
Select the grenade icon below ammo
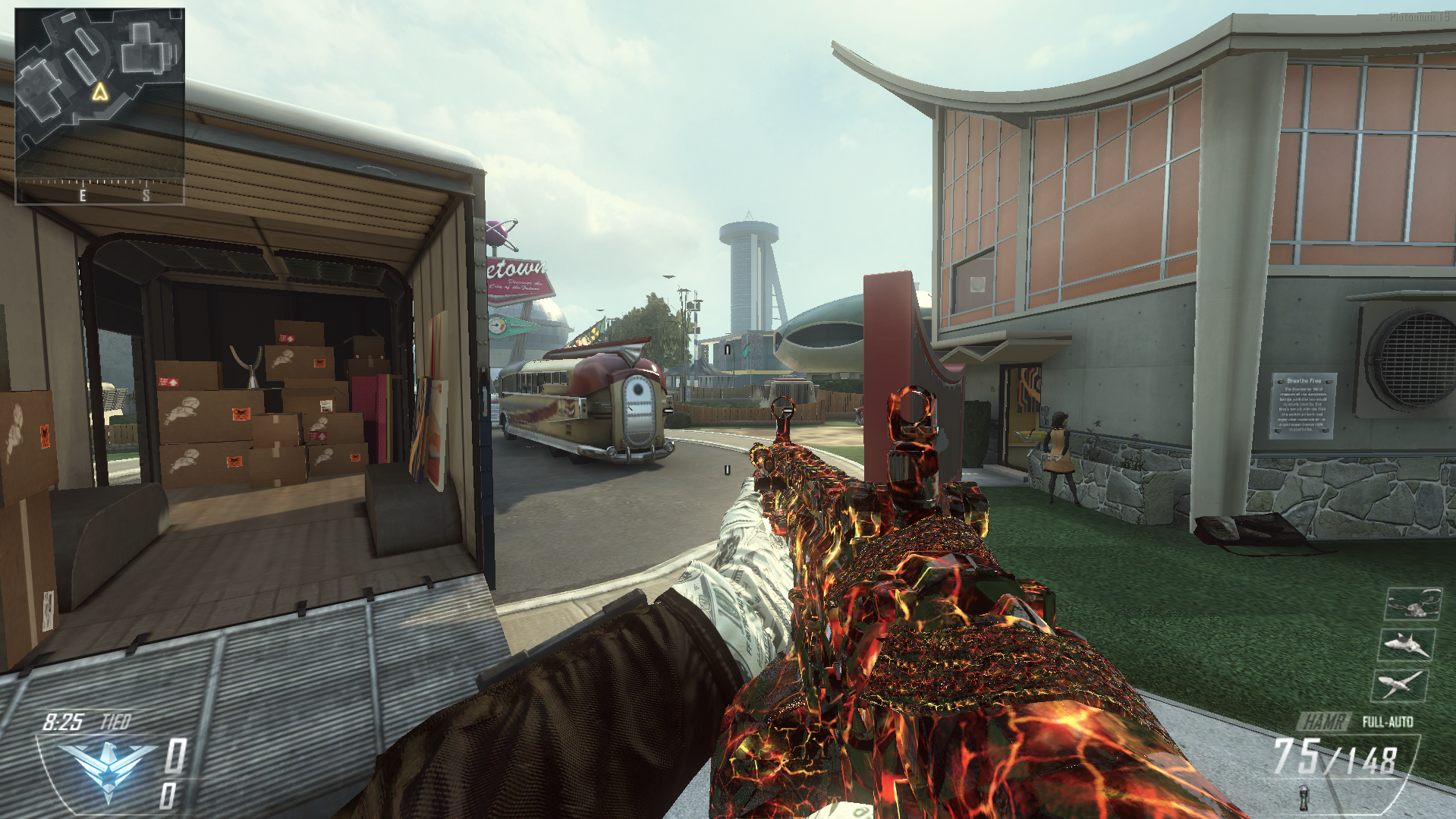pyautogui.click(x=1303, y=799)
